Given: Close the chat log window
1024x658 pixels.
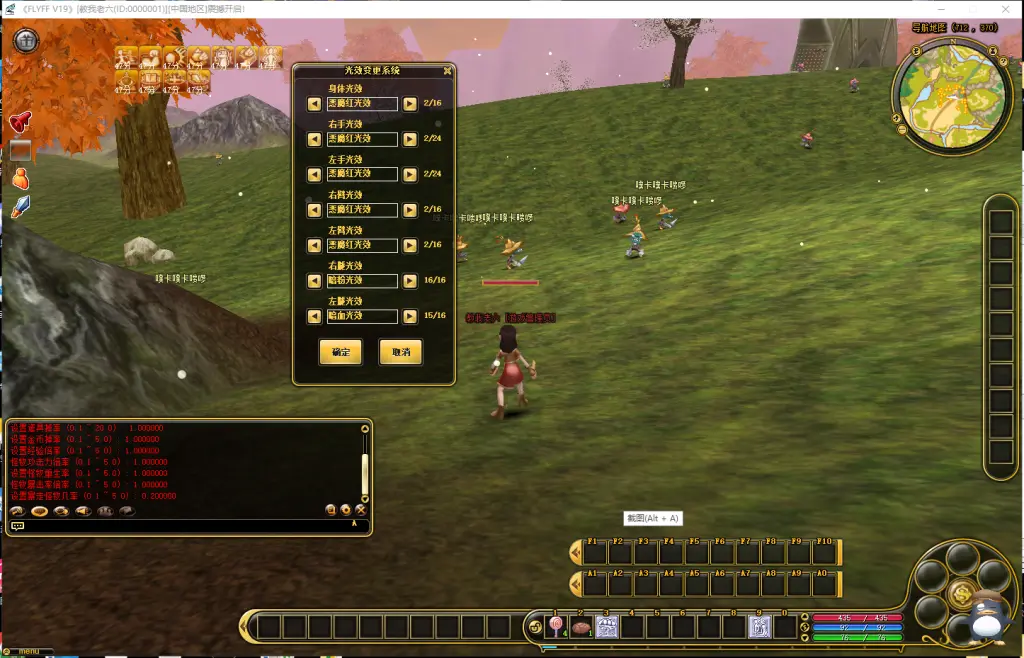Looking at the screenshot, I should [360, 509].
